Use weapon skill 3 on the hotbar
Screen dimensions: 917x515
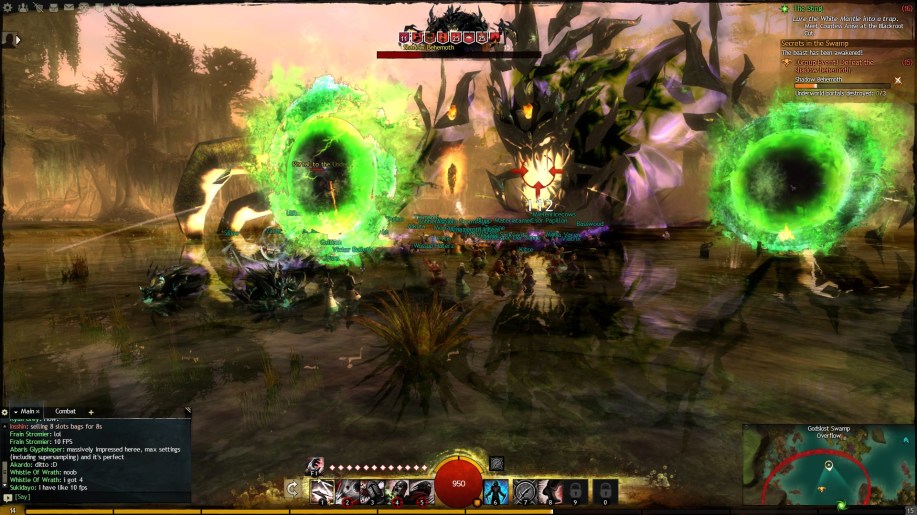coord(372,491)
